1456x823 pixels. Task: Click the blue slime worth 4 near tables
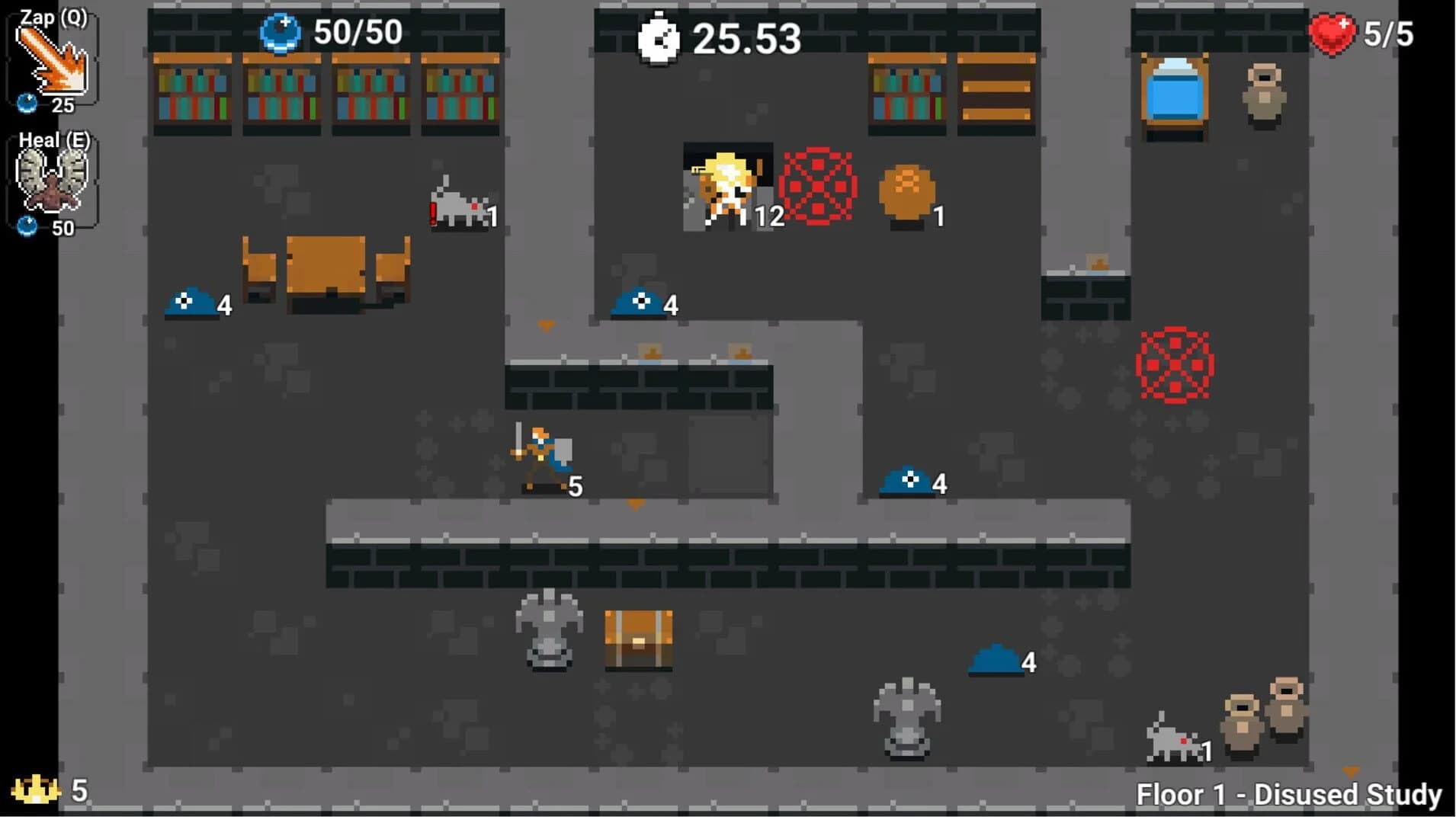coord(191,303)
